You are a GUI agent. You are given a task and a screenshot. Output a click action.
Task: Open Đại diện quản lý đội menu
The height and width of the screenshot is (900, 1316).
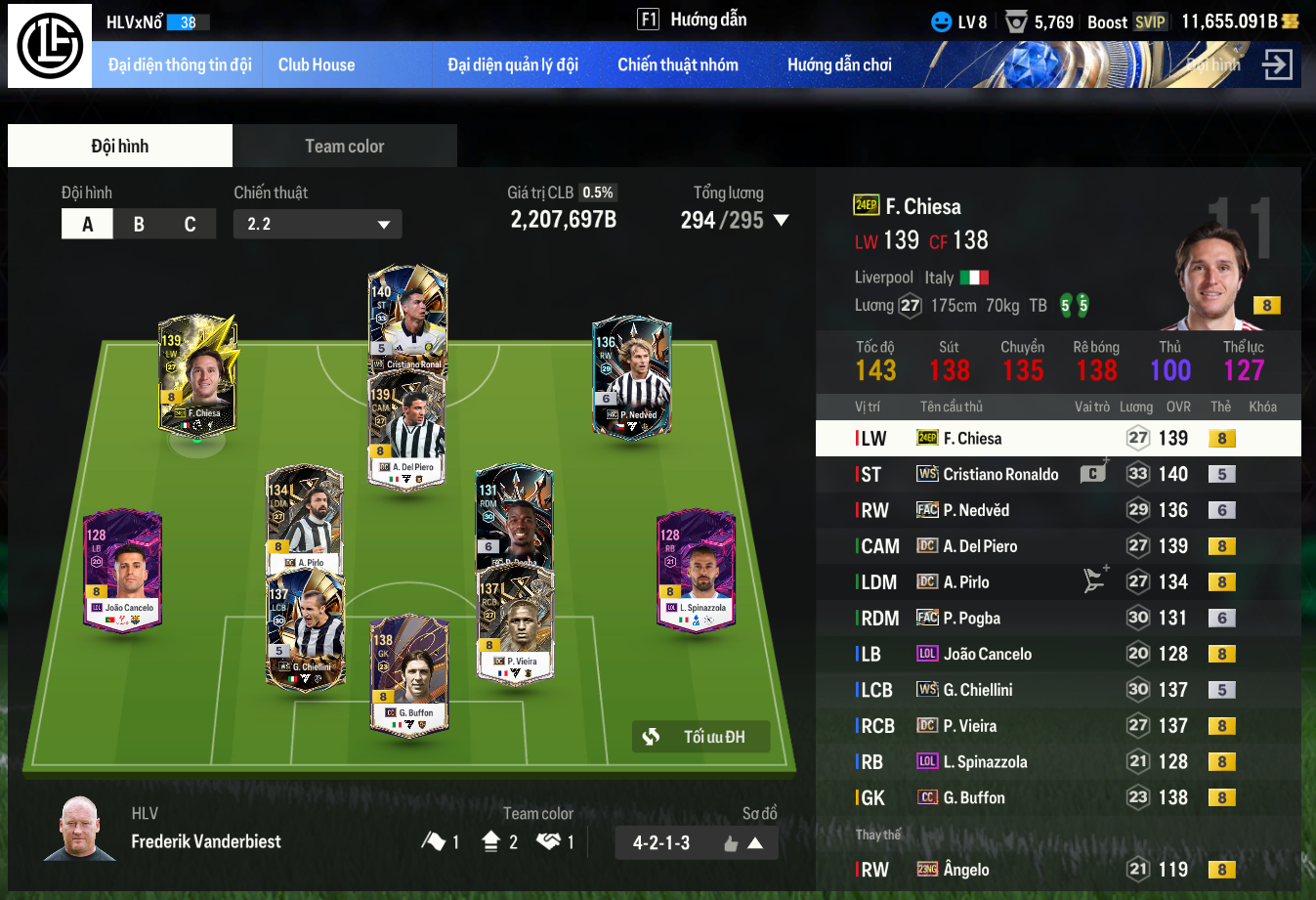click(513, 65)
